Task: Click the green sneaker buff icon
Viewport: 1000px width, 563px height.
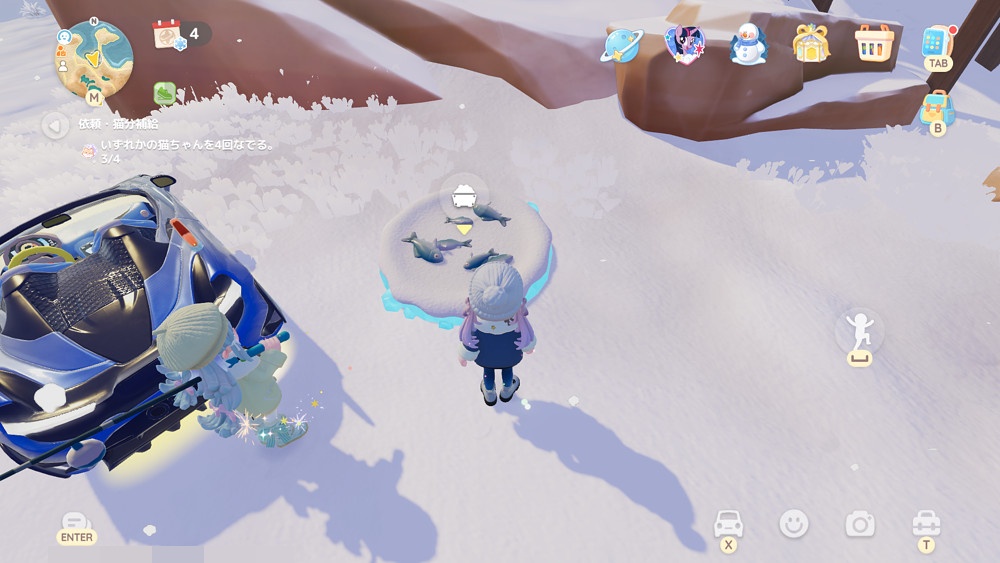Action: [x=165, y=93]
